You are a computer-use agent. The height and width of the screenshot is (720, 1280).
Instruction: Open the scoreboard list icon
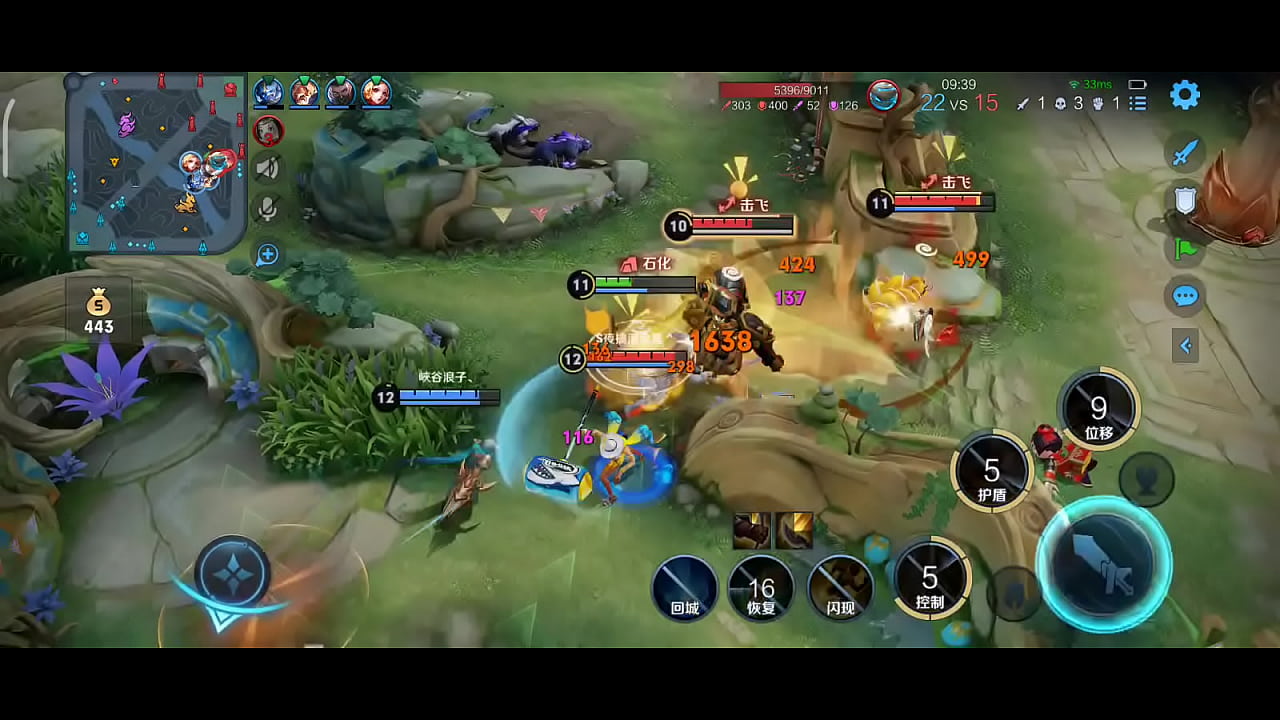[x=1138, y=103]
